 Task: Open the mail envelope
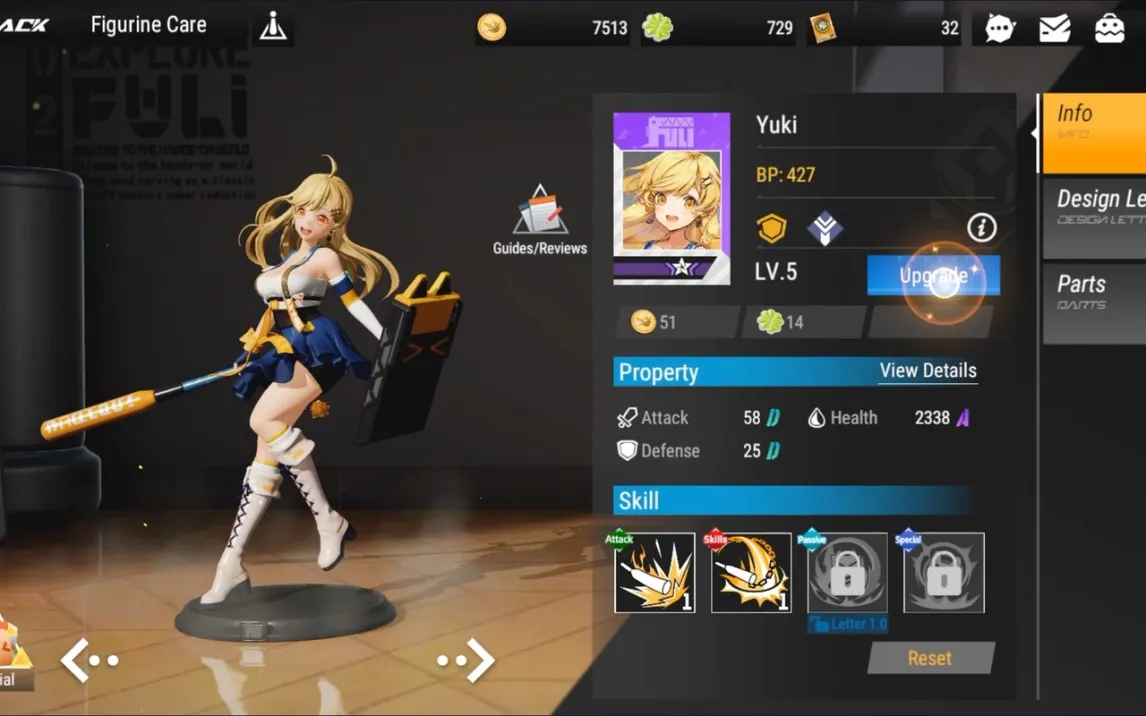(x=1055, y=28)
